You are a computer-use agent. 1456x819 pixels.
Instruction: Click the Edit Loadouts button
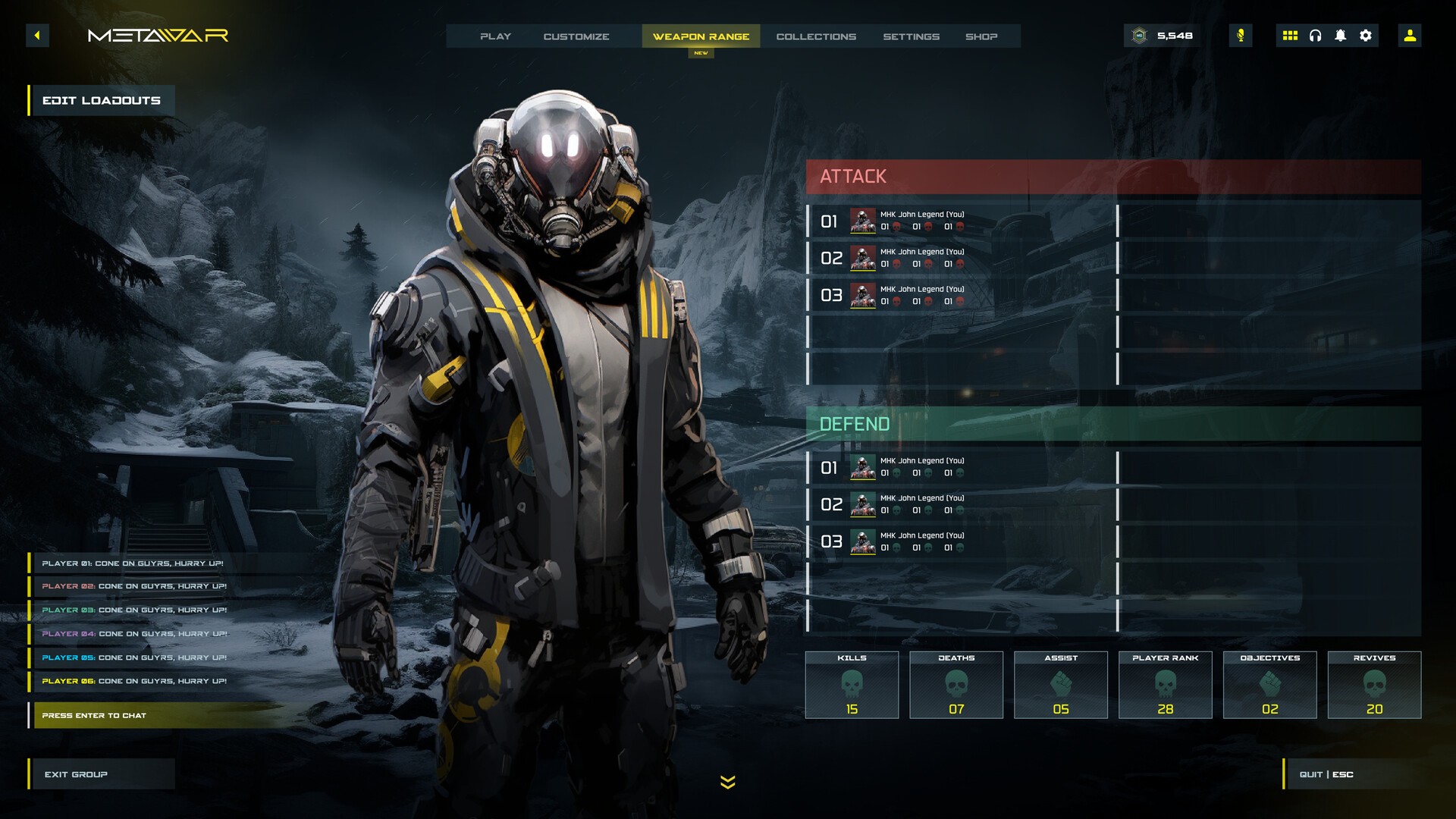coord(102,100)
